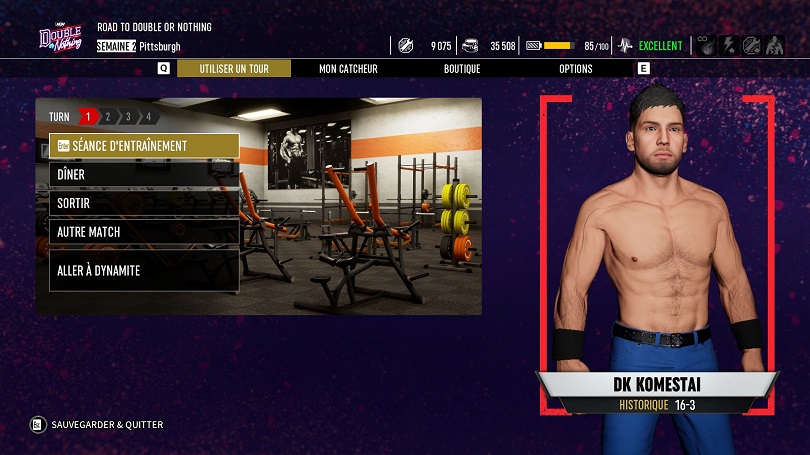The height and width of the screenshot is (455, 810).
Task: Open the Mon Catcheur tab
Action: [348, 69]
